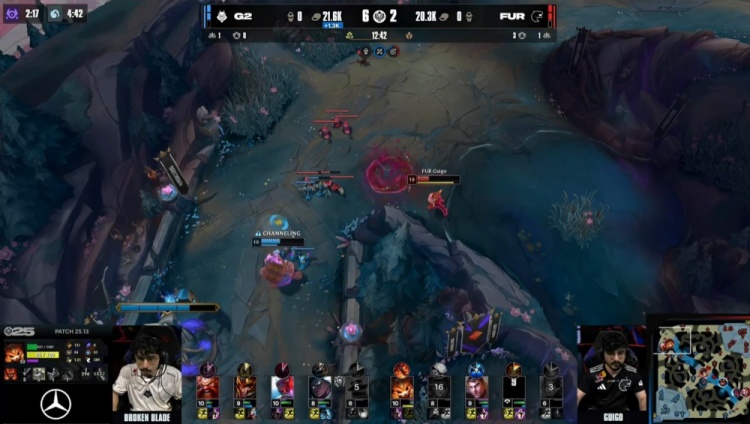This screenshot has height=424, width=750.
Task: Select the greyed champion portrait showing 5
Action: tap(356, 385)
